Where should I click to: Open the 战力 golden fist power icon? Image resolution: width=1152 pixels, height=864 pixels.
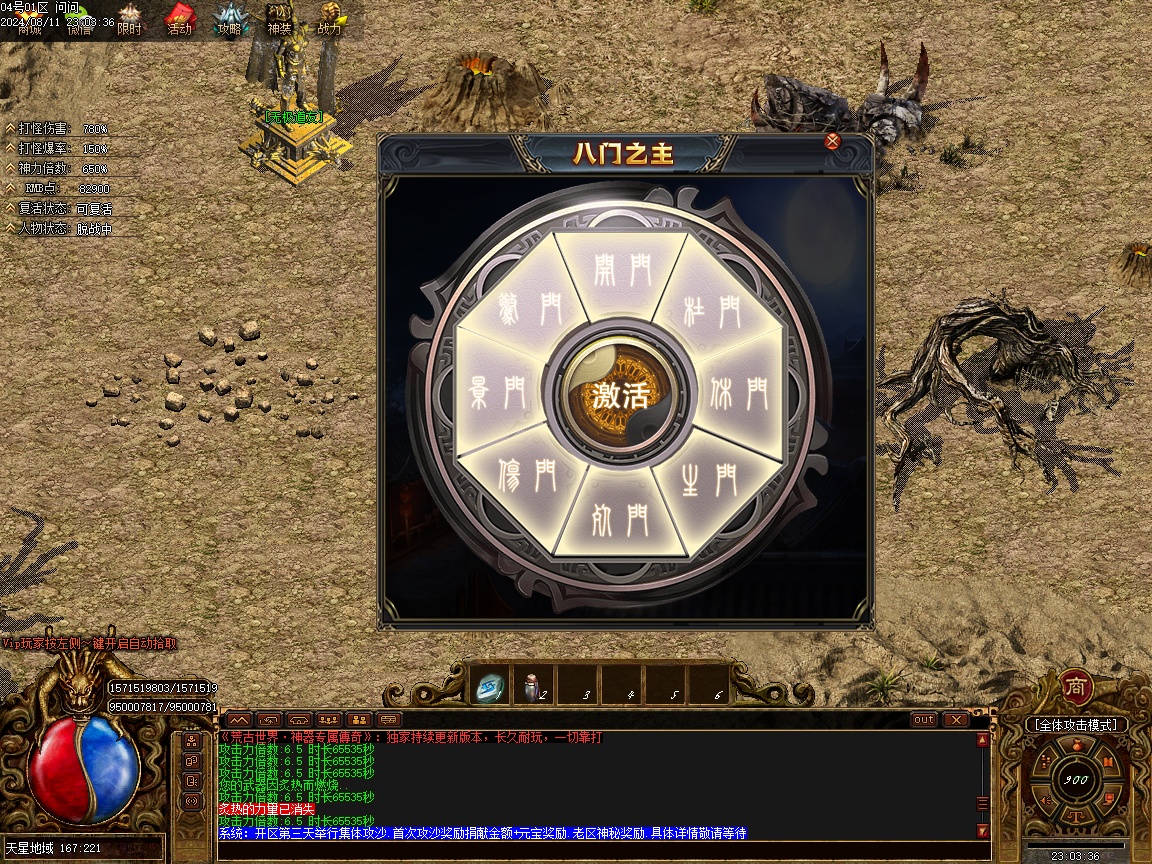[x=330, y=20]
